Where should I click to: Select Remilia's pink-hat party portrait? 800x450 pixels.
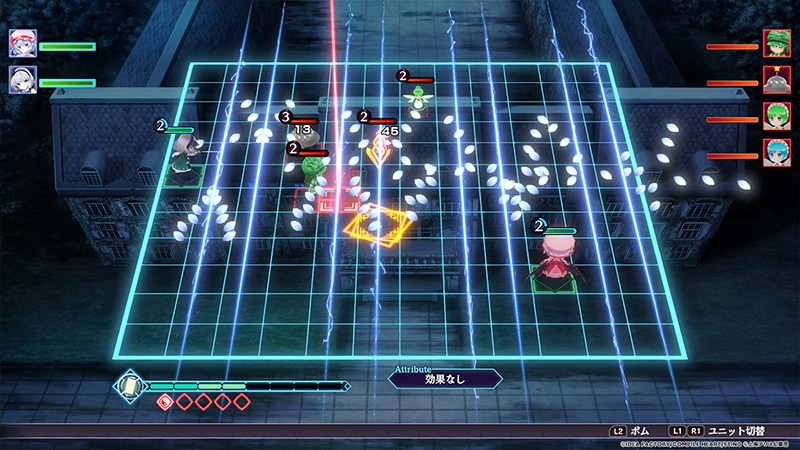point(21,44)
